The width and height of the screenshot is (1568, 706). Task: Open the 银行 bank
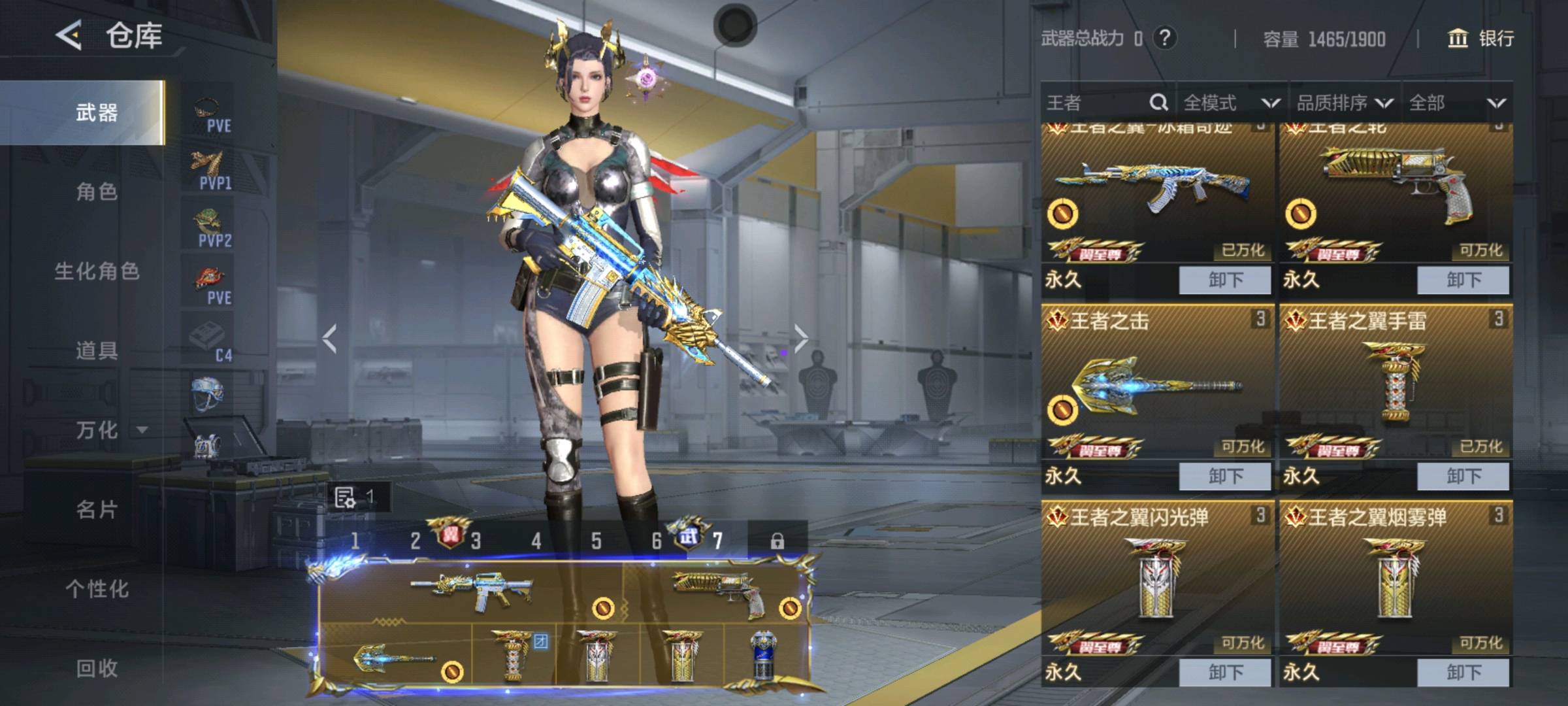click(x=1482, y=39)
